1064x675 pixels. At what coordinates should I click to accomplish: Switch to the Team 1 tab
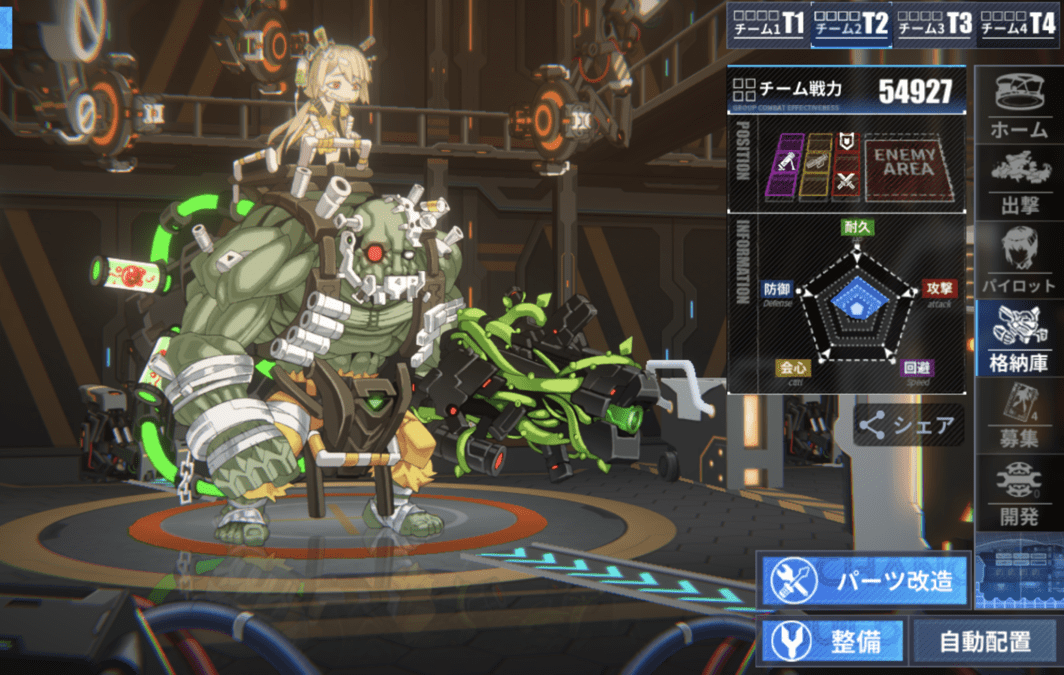click(x=767, y=25)
